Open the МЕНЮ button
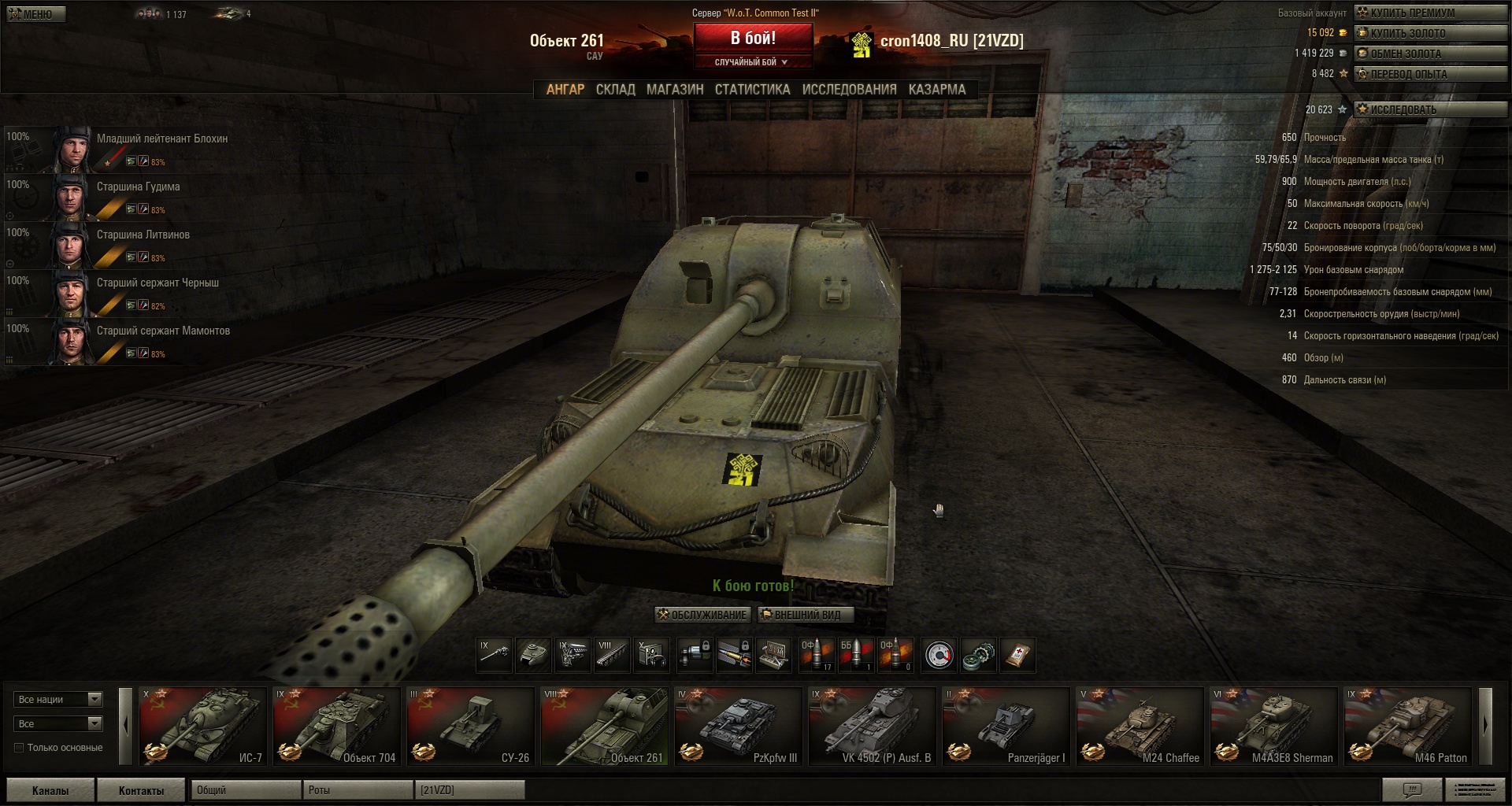The width and height of the screenshot is (1512, 806). [x=36, y=14]
